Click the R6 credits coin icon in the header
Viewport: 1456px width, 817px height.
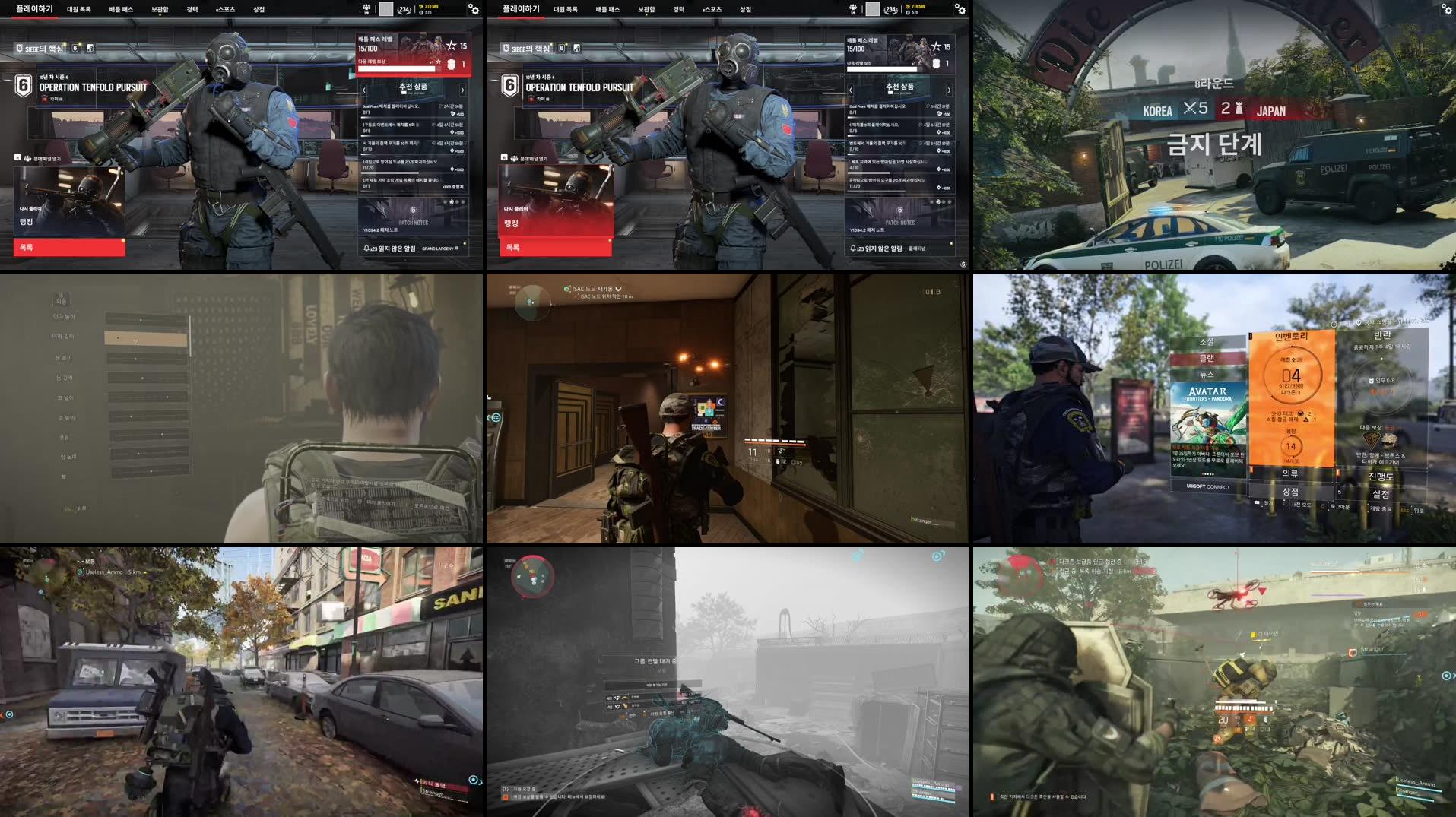pos(421,13)
